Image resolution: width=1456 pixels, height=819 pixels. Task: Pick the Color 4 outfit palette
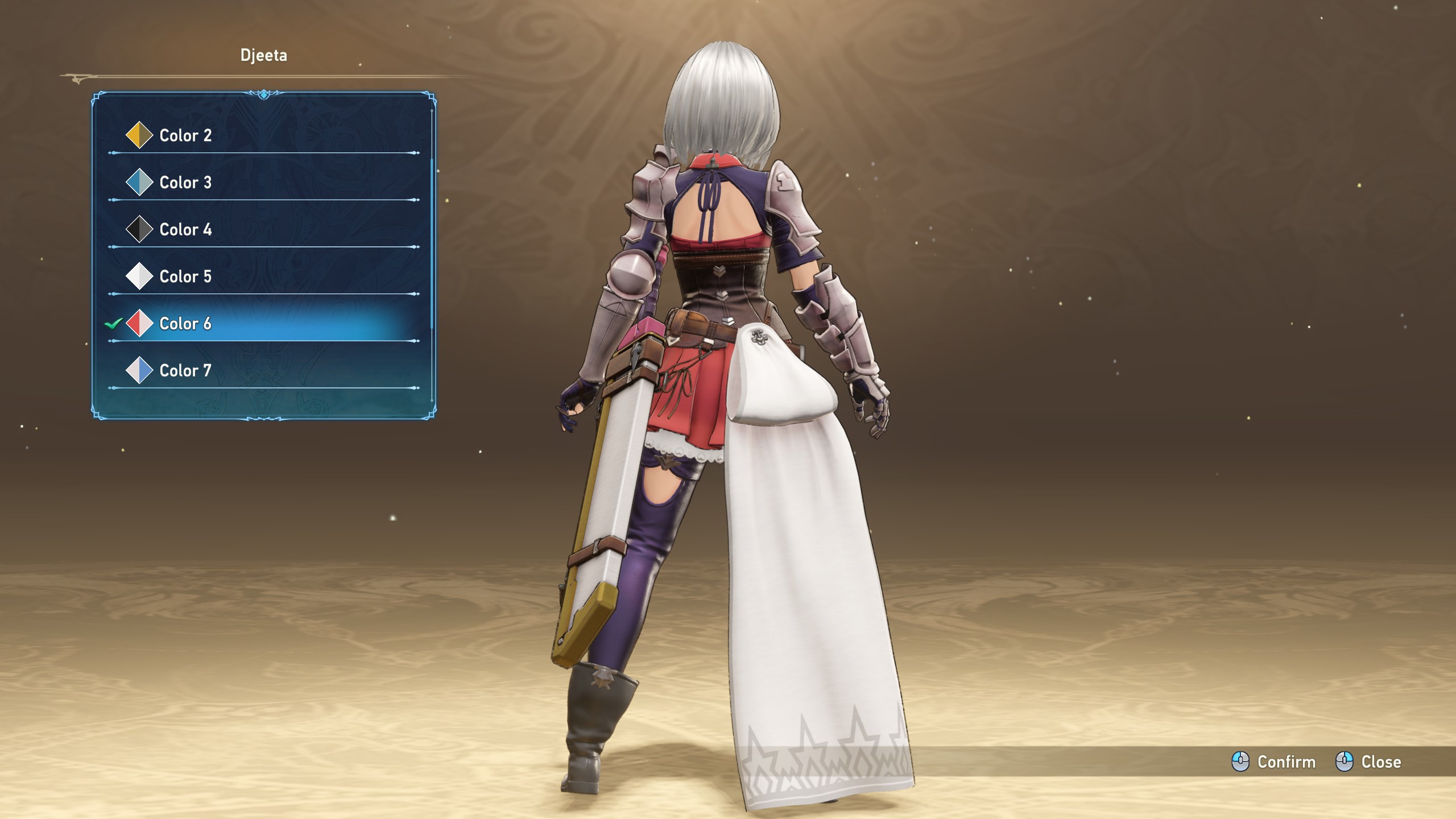pyautogui.click(x=185, y=230)
